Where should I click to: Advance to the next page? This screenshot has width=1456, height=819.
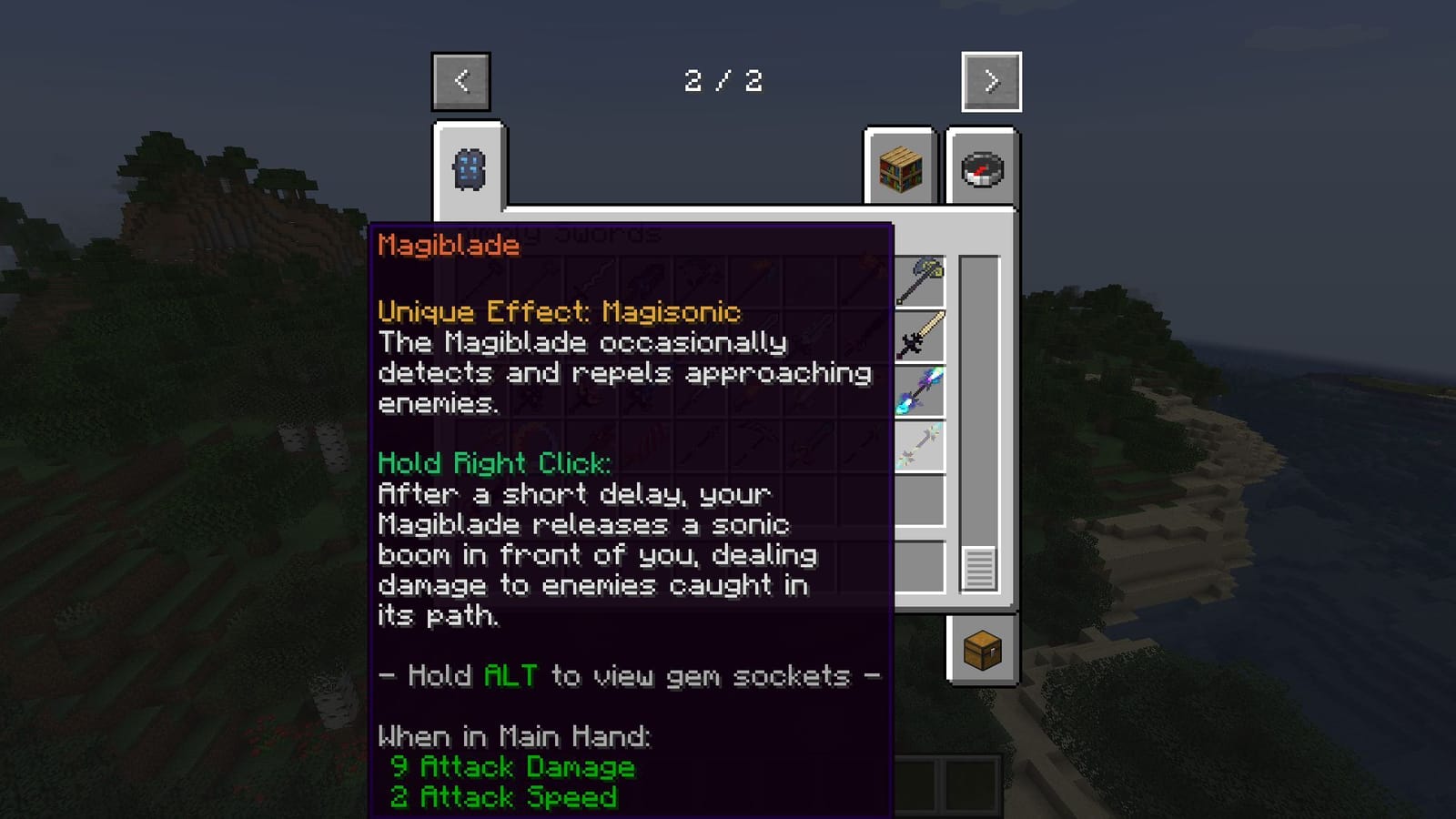[x=989, y=80]
